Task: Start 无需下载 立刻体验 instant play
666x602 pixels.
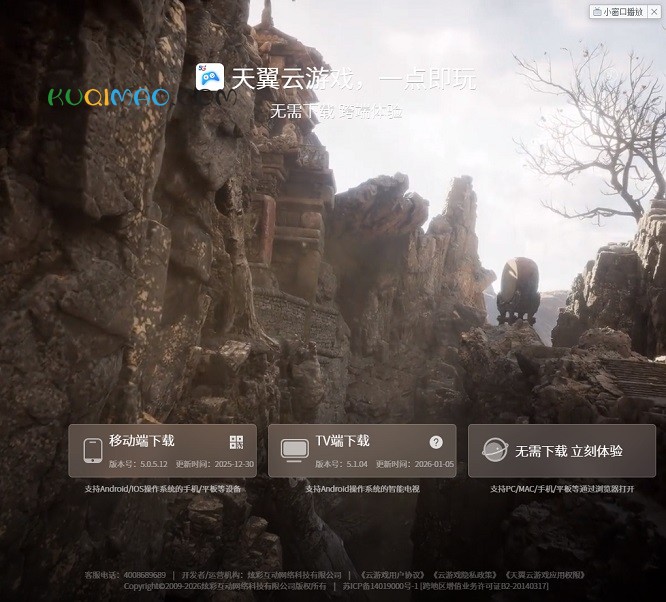Action: click(561, 451)
